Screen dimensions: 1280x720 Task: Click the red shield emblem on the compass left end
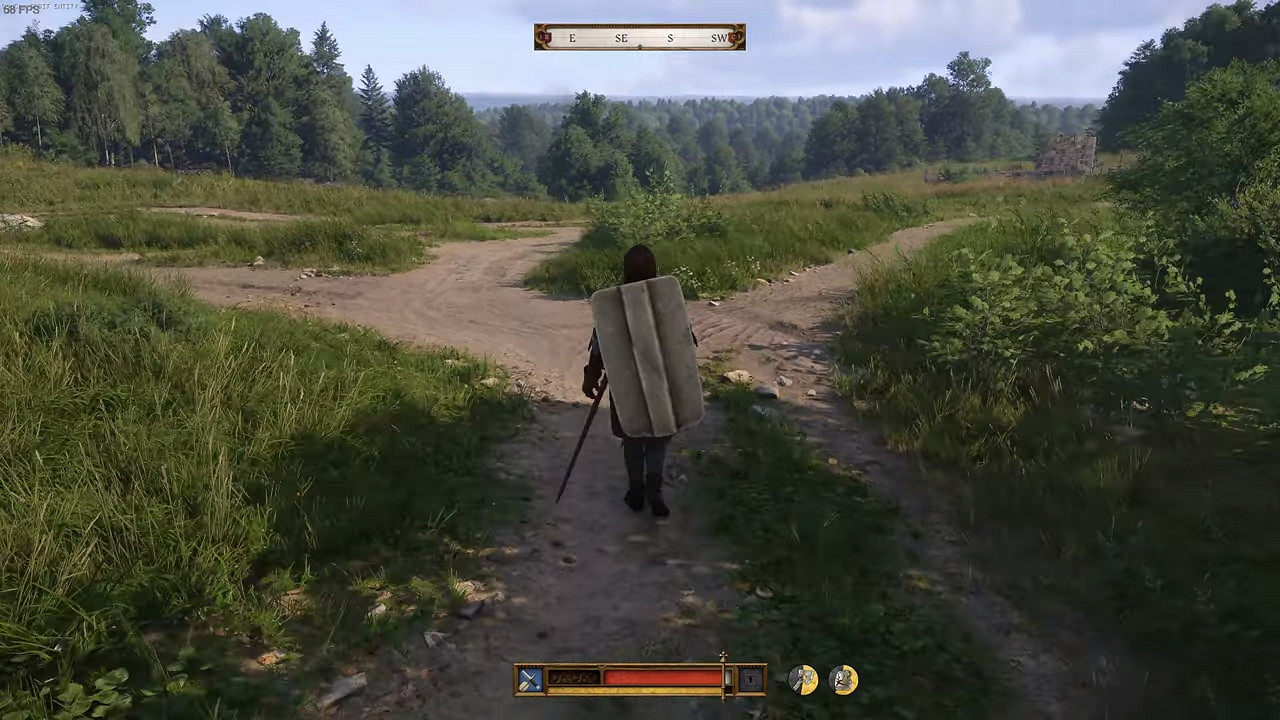tap(545, 36)
